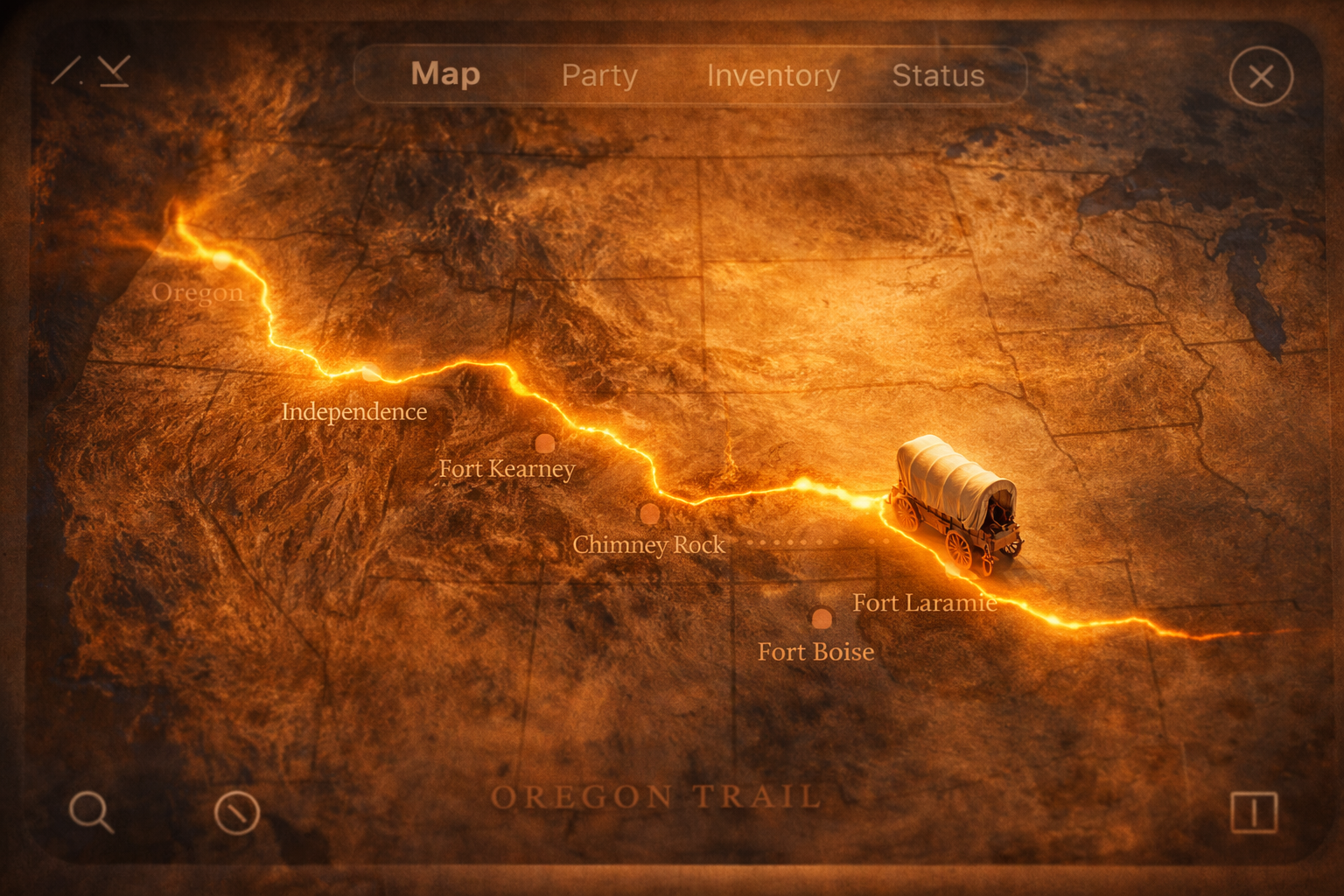Open the Inventory tab
Image resolution: width=1344 pixels, height=896 pixels.
coord(773,76)
